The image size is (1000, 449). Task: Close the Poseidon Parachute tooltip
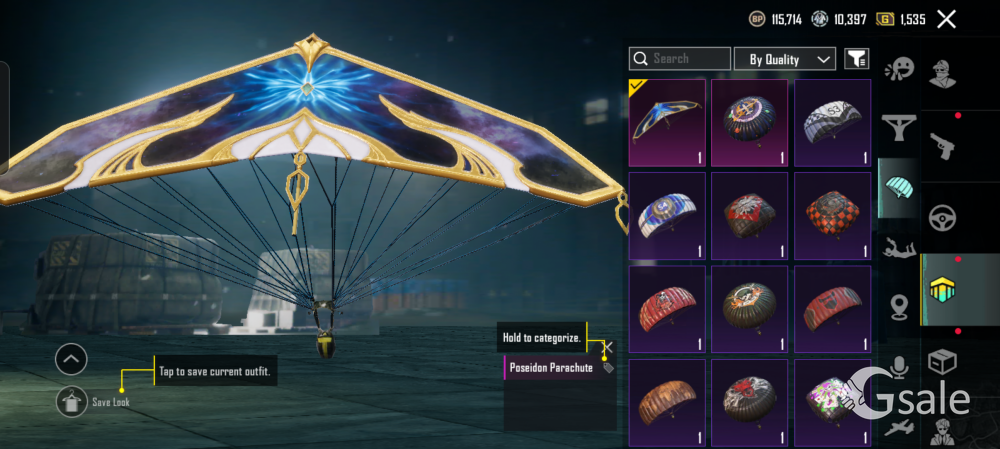pos(609,347)
